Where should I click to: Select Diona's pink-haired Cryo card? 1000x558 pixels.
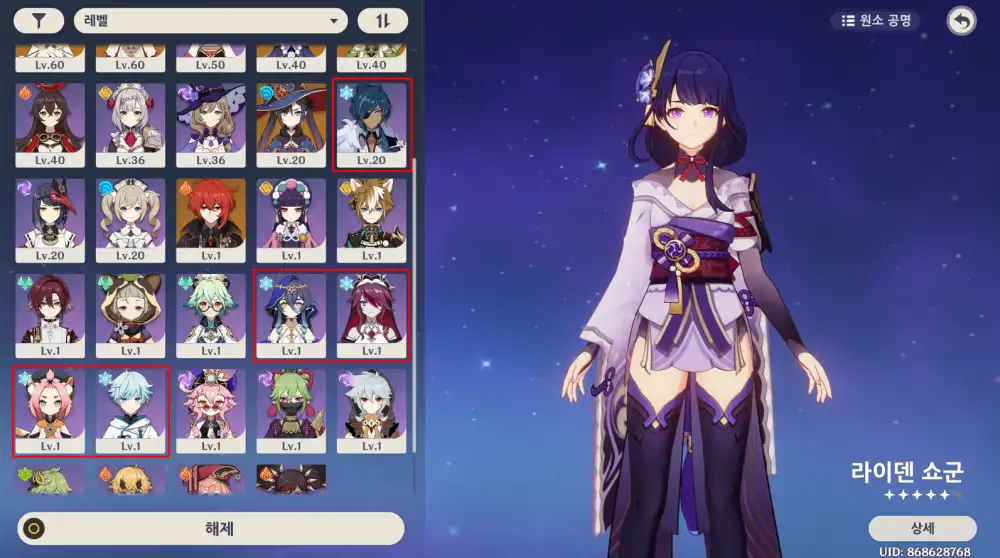click(50, 411)
